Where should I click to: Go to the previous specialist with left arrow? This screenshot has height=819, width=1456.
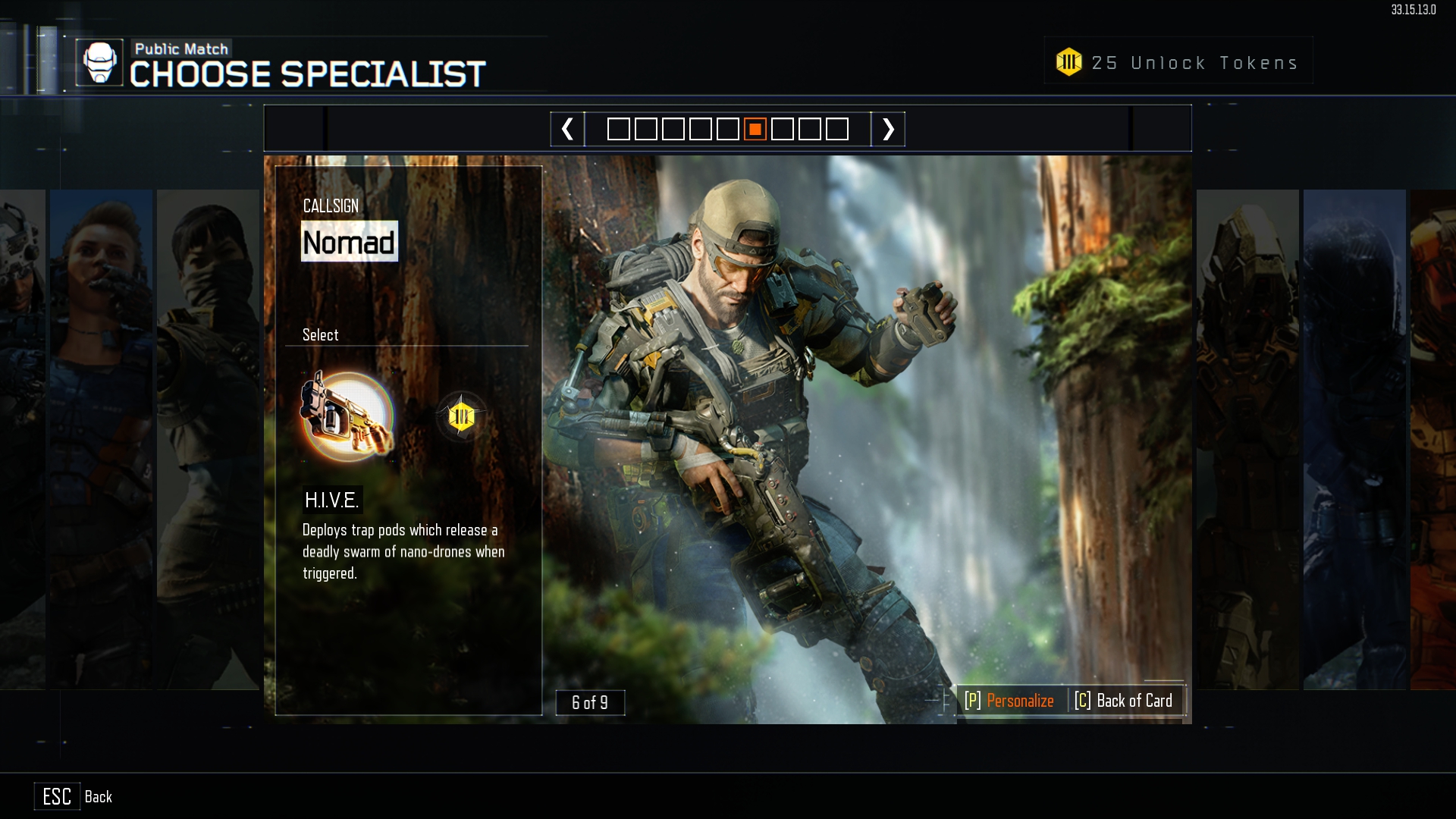click(x=567, y=129)
